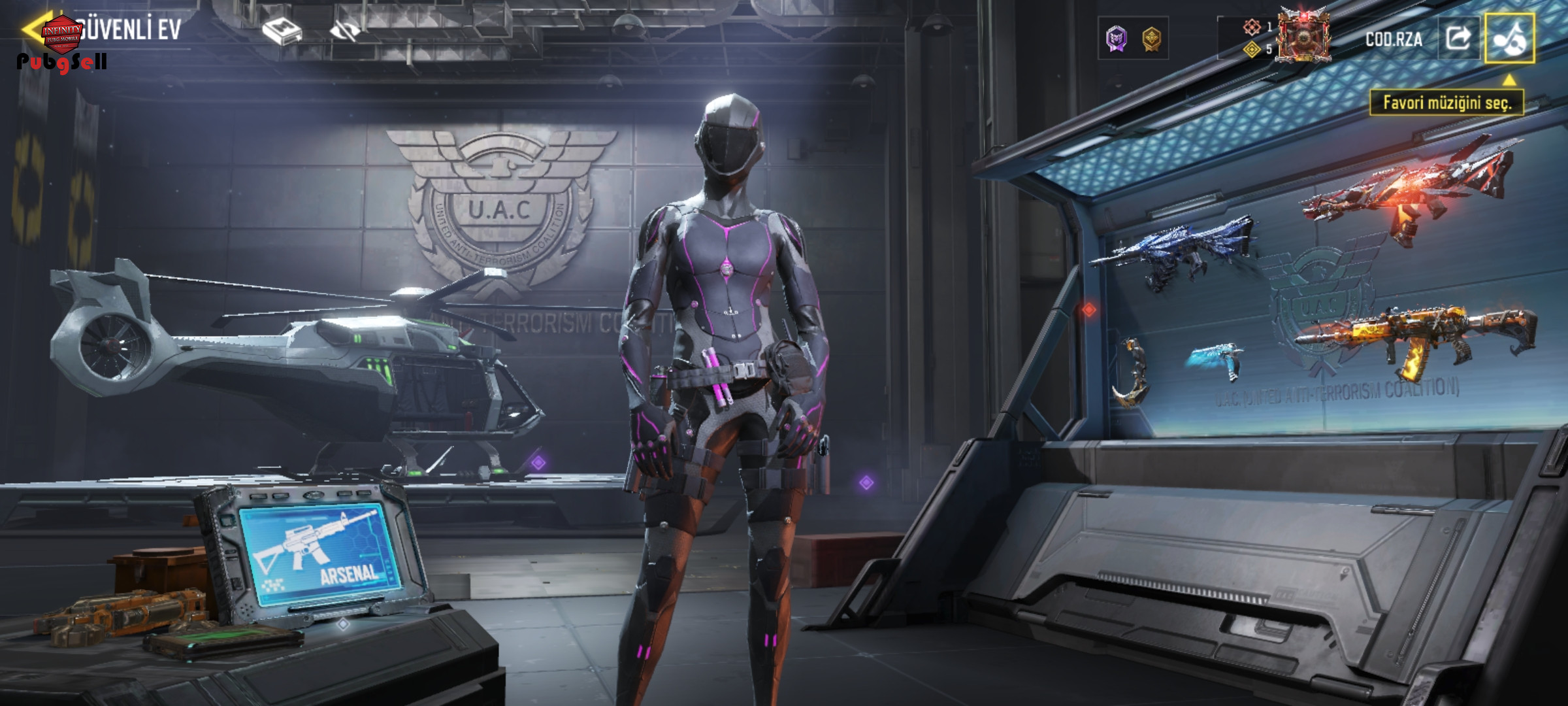The height and width of the screenshot is (706, 1568).
Task: Select the gold medal badge
Action: click(1151, 39)
